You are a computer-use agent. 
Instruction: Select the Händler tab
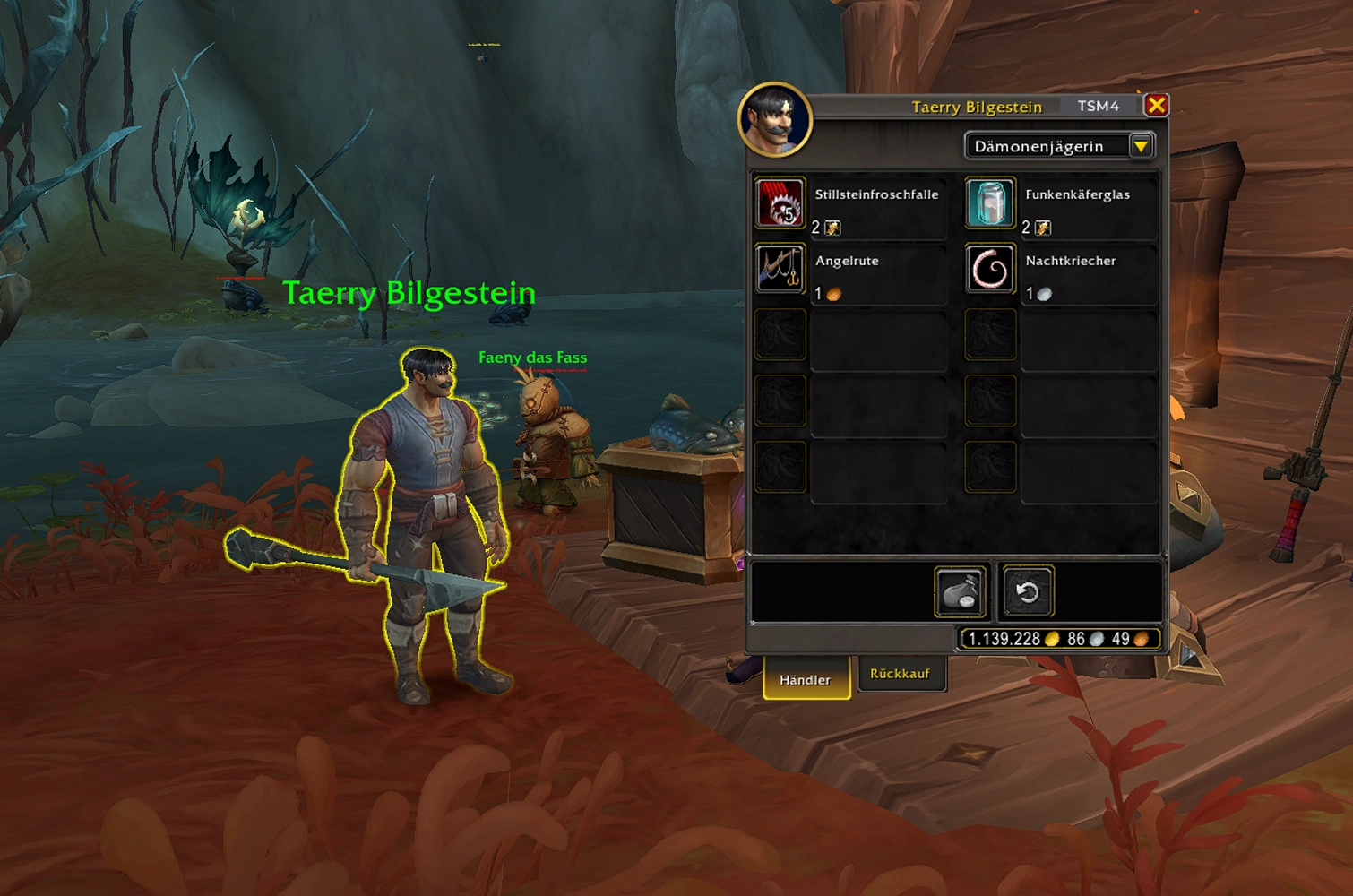click(x=805, y=680)
